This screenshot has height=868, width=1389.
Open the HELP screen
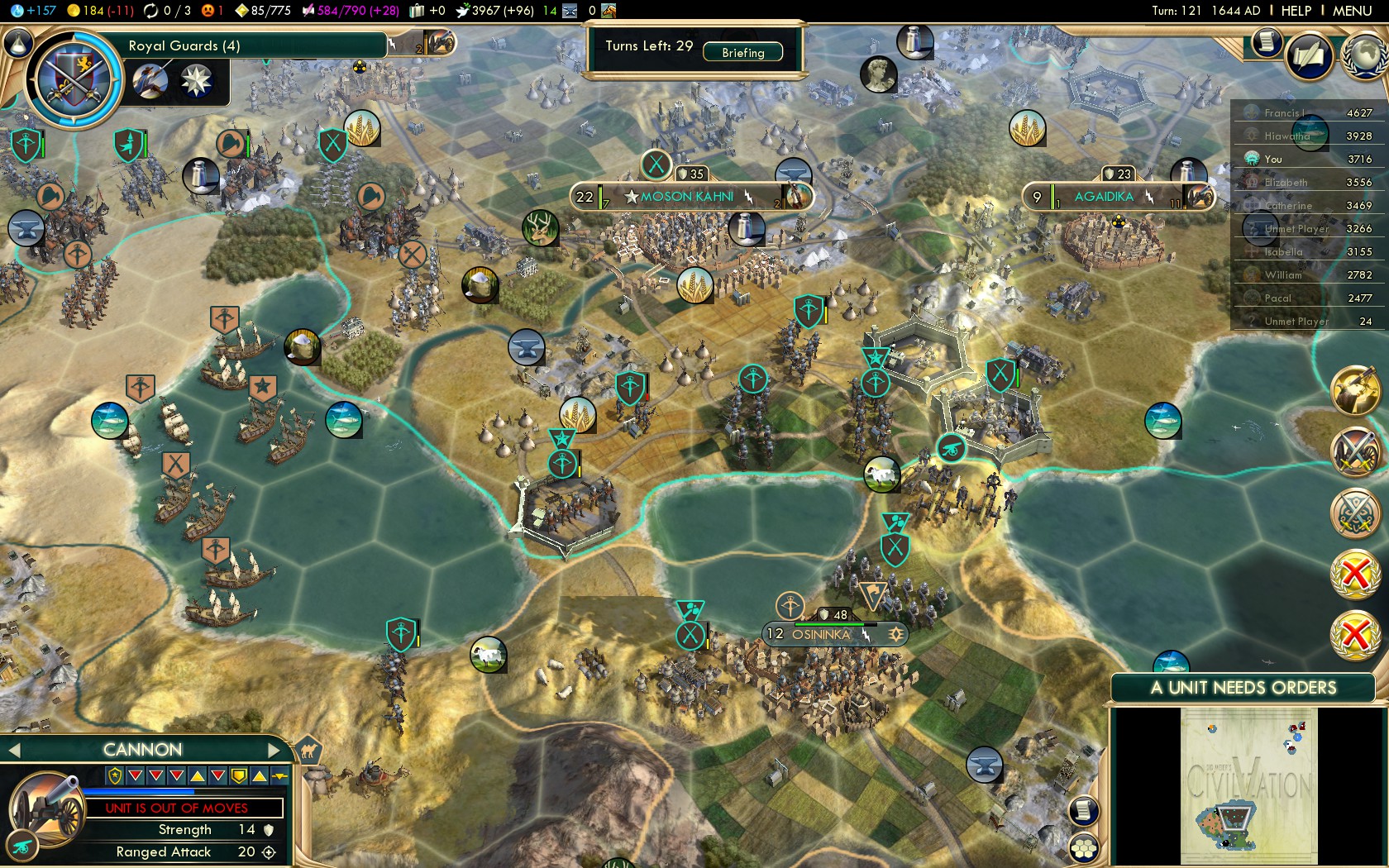click(x=1296, y=11)
